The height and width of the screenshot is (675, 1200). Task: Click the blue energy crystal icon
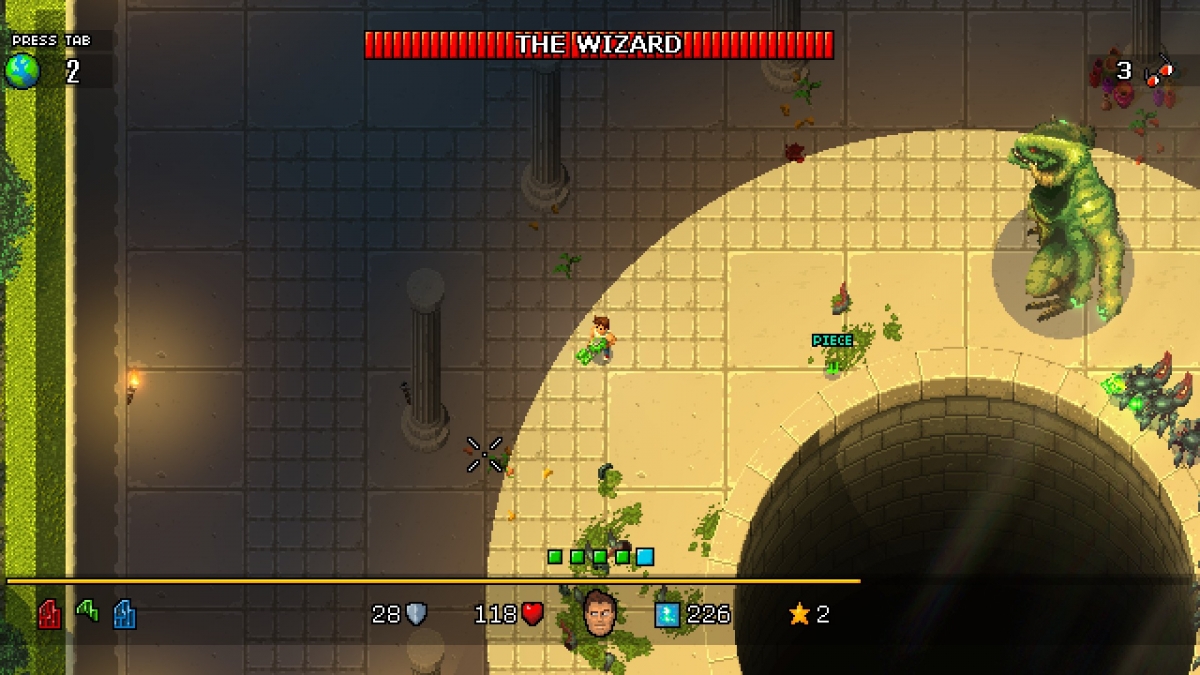[667, 614]
